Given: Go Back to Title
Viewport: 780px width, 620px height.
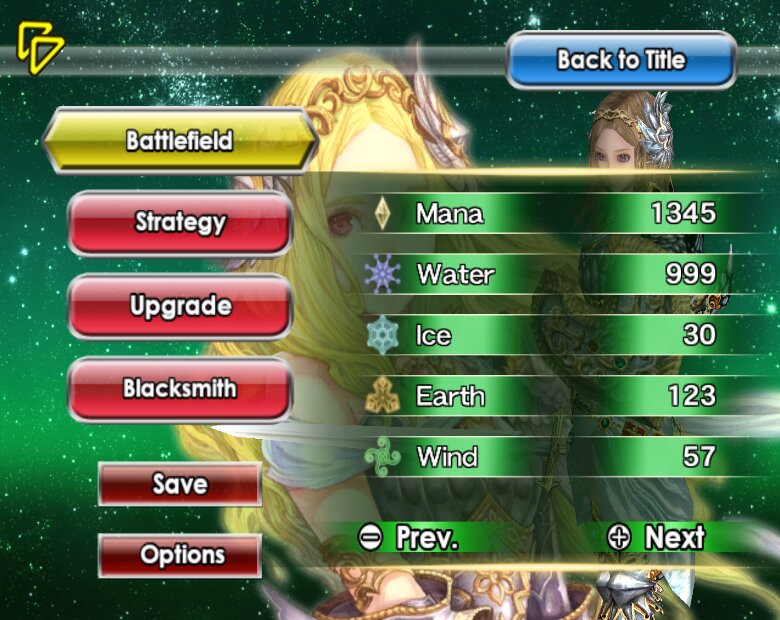Looking at the screenshot, I should pyautogui.click(x=621, y=60).
